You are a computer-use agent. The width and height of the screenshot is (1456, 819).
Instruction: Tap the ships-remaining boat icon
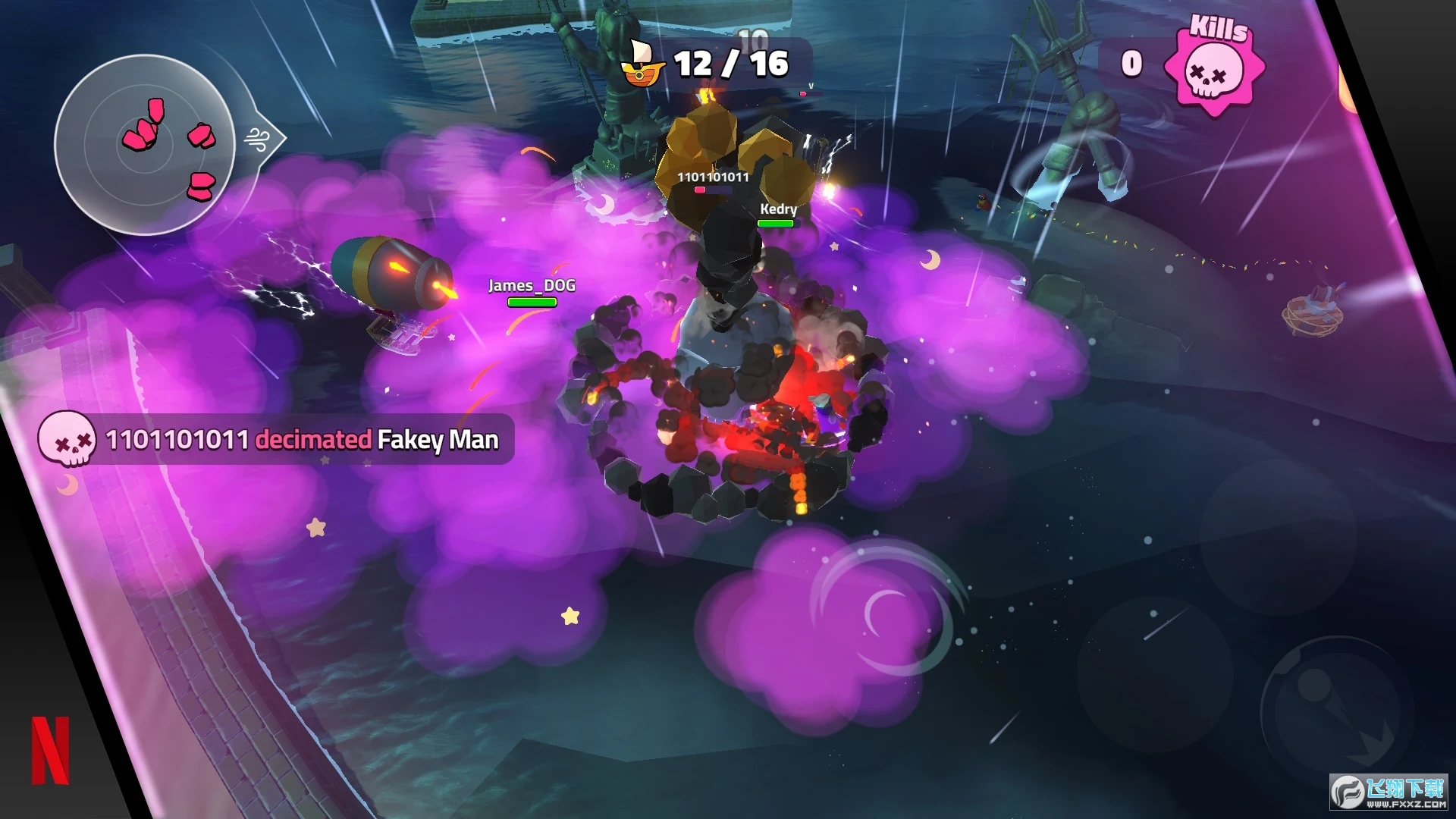point(642,65)
